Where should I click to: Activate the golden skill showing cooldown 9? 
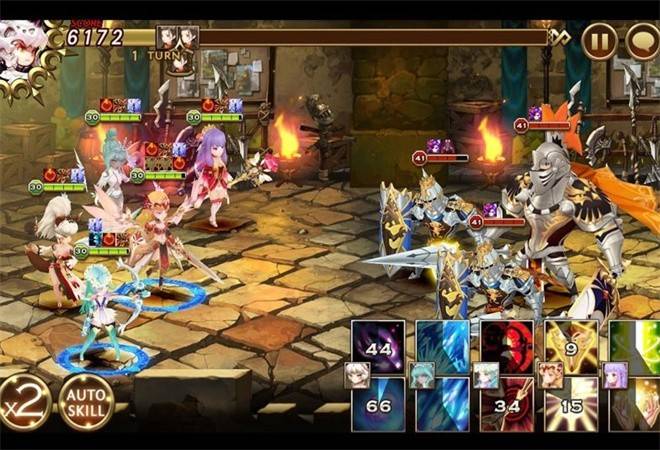pos(571,346)
